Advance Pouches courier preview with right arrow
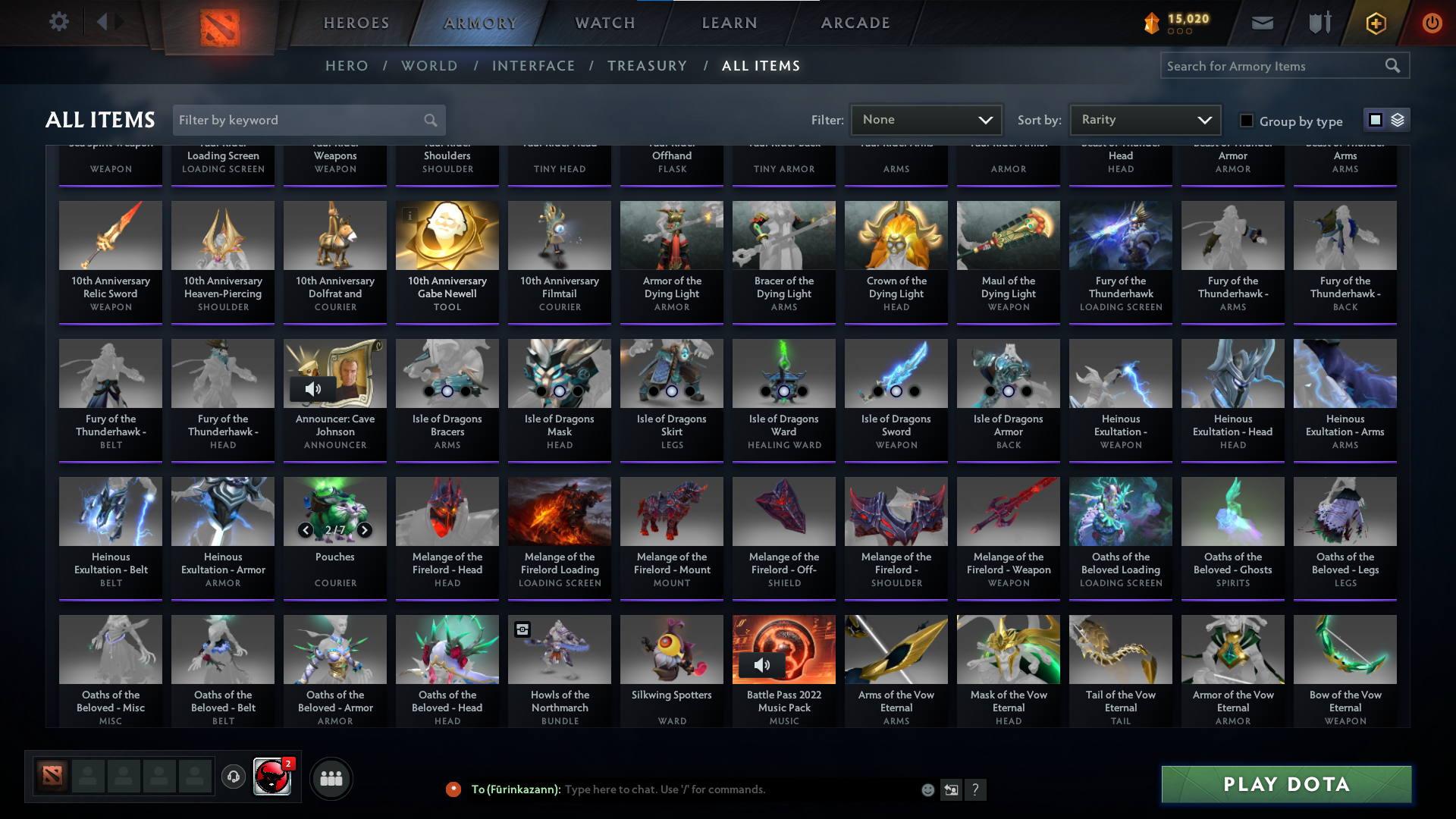 (364, 530)
